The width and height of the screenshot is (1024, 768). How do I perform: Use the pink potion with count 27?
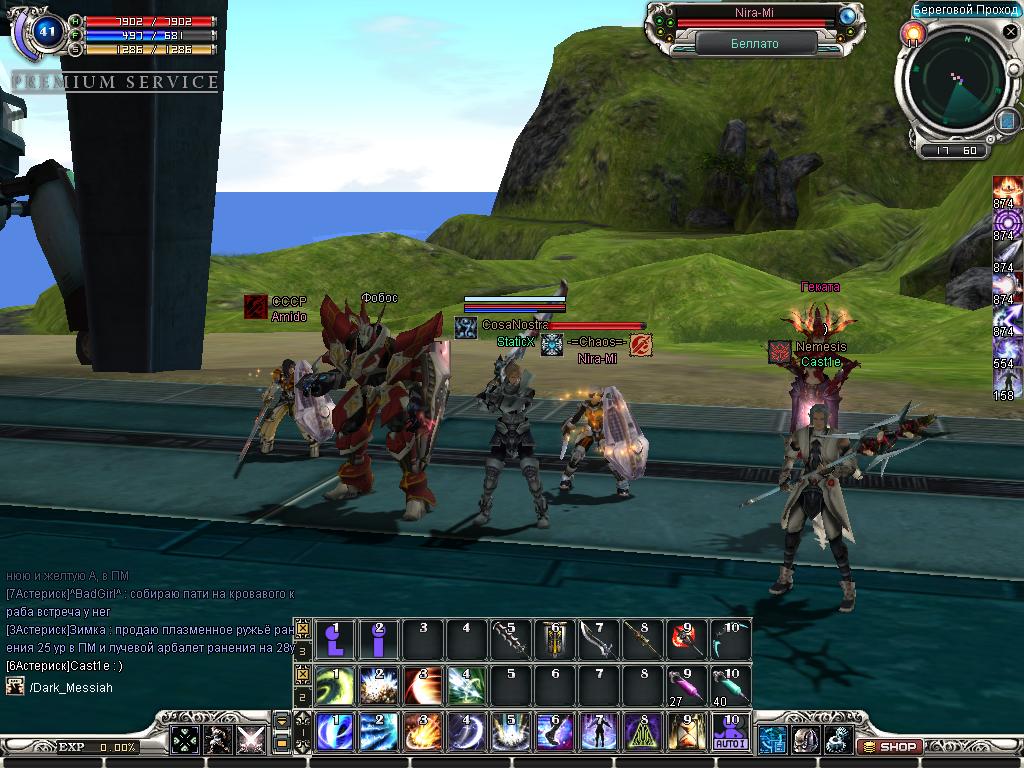click(x=686, y=686)
